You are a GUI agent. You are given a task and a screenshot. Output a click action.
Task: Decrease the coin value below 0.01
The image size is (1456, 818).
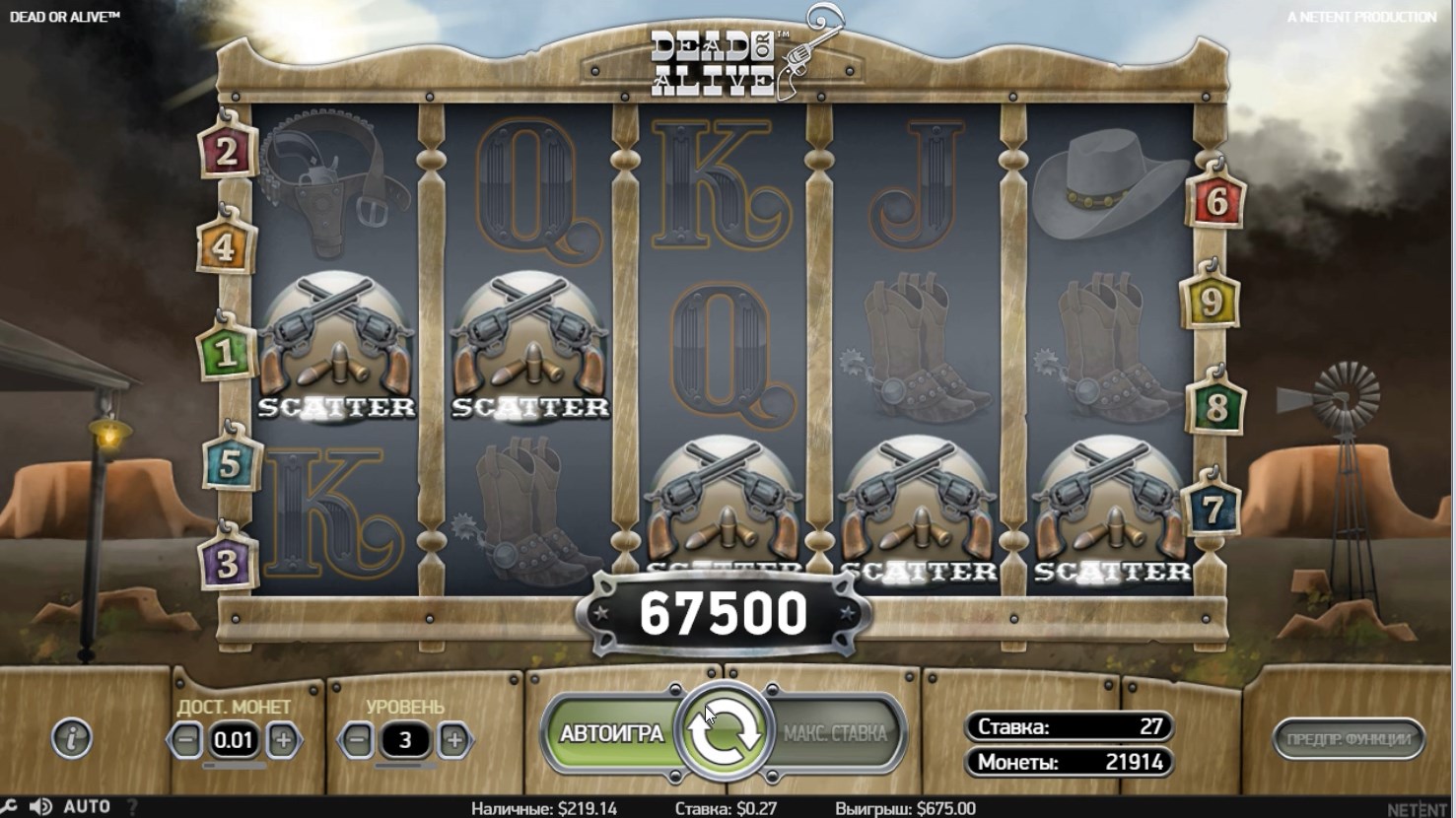coord(185,739)
